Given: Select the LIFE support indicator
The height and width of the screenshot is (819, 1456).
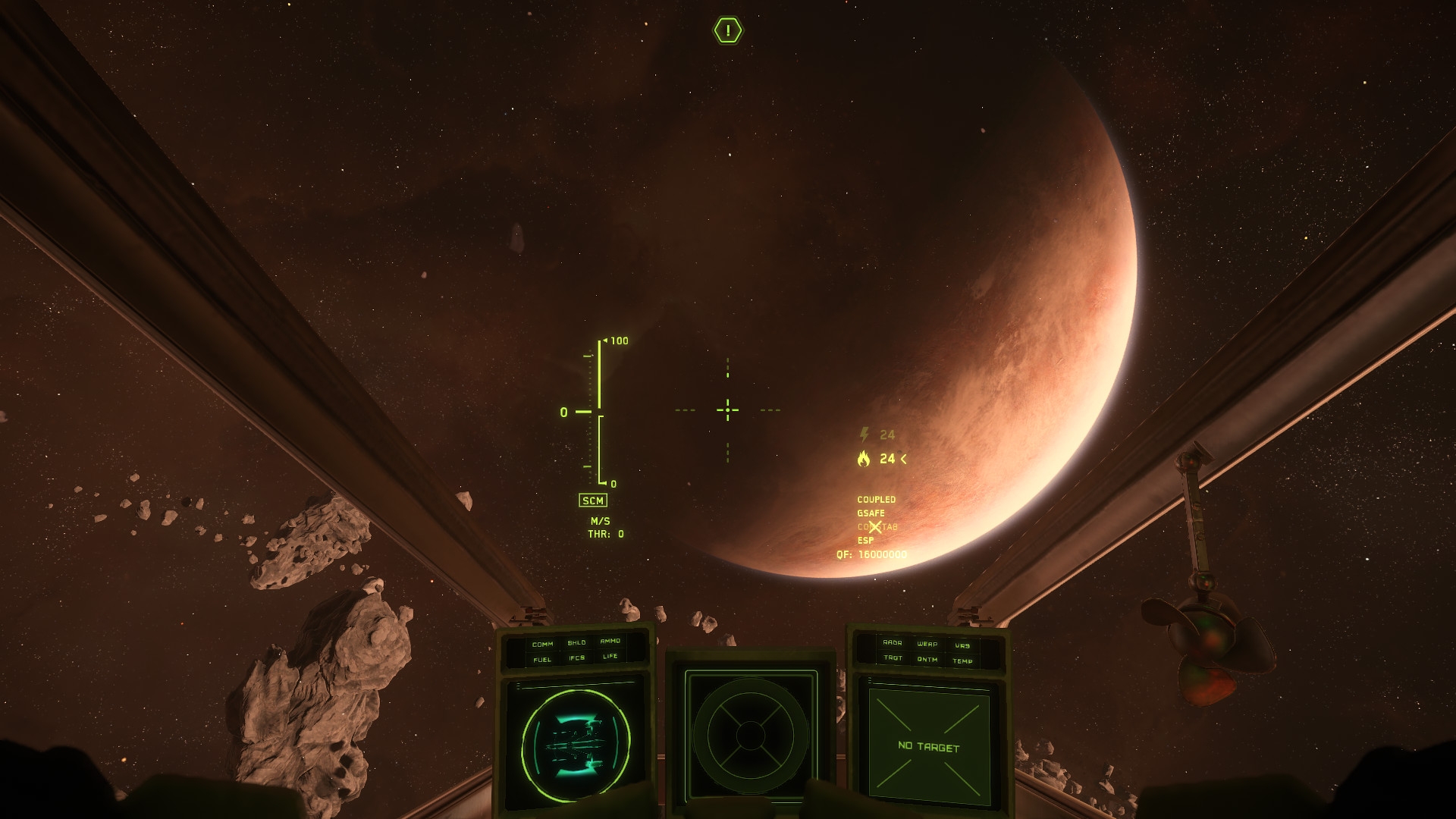Looking at the screenshot, I should pyautogui.click(x=610, y=657).
